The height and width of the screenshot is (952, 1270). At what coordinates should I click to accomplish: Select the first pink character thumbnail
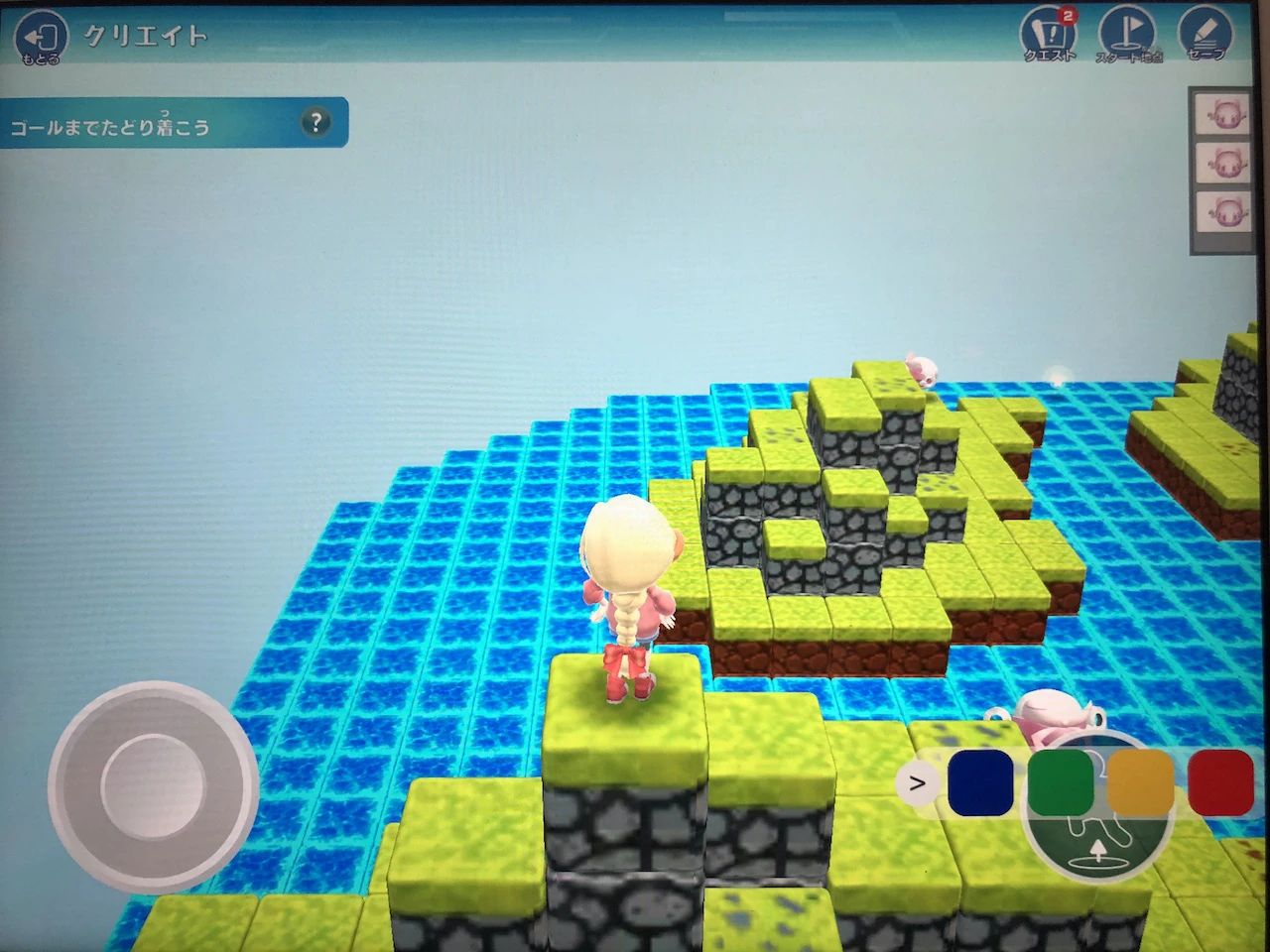click(x=1222, y=117)
